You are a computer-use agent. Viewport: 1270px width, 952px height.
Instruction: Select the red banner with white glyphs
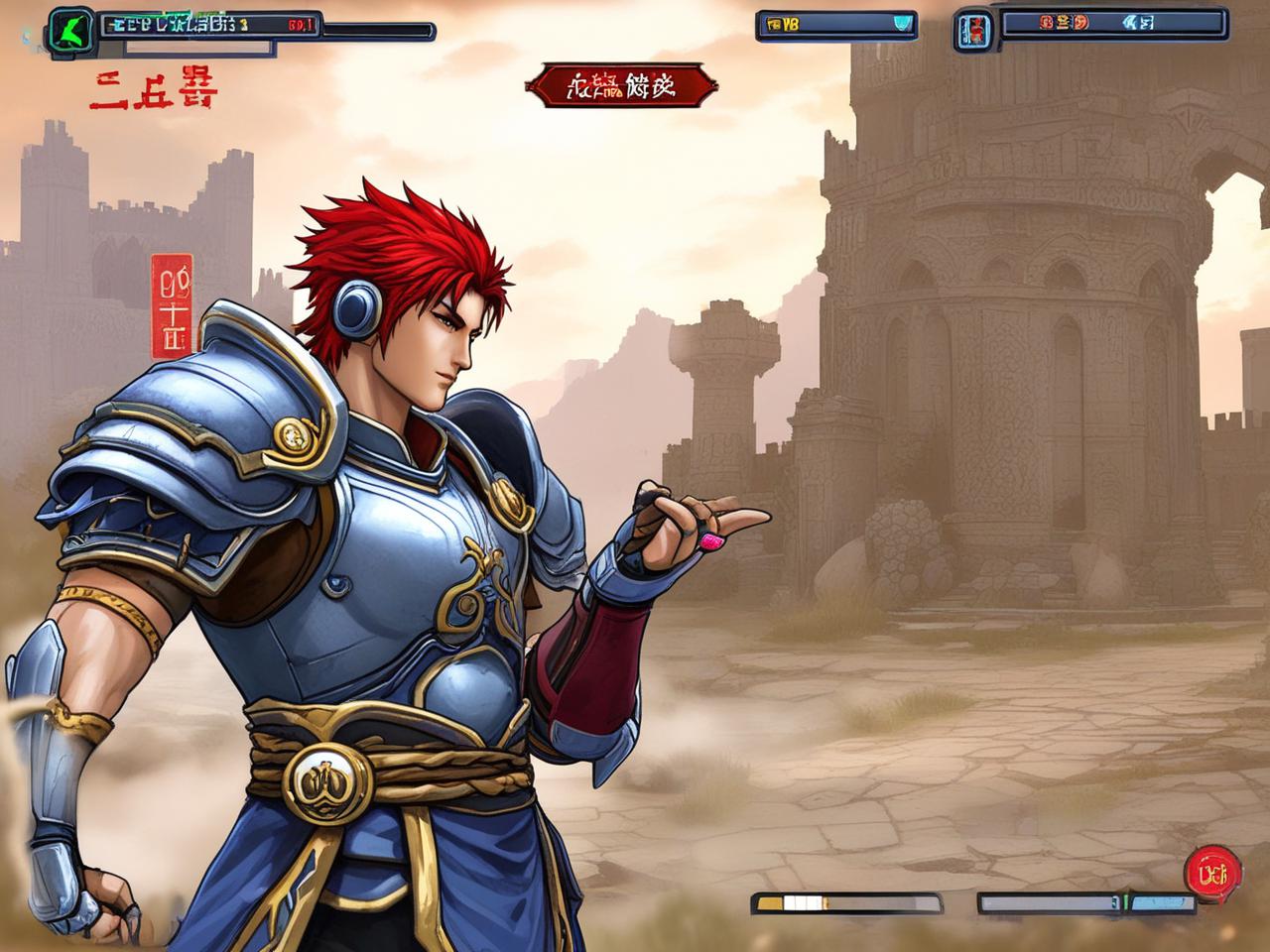coord(620,87)
